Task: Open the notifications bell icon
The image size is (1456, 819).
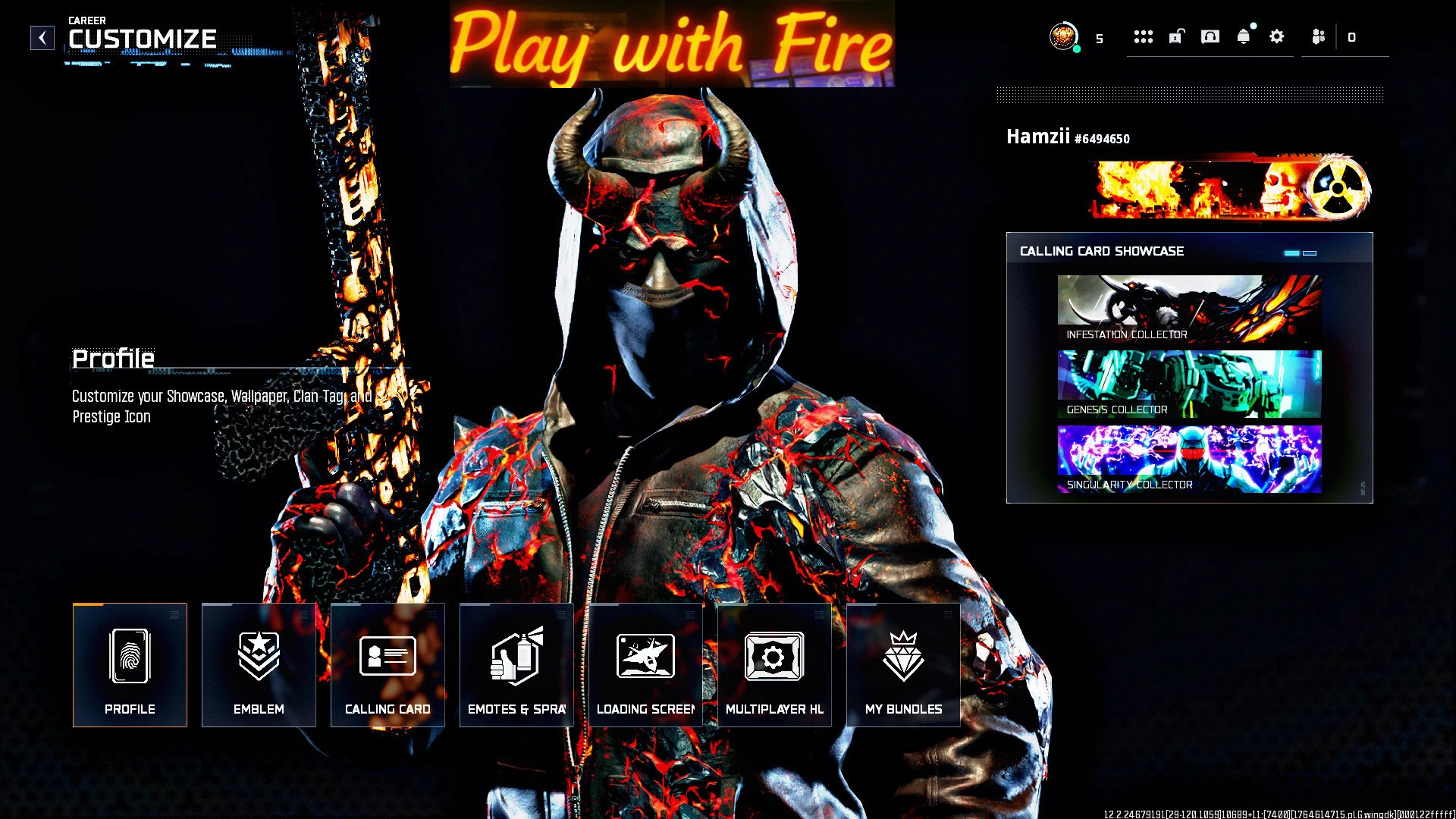Action: point(1244,36)
